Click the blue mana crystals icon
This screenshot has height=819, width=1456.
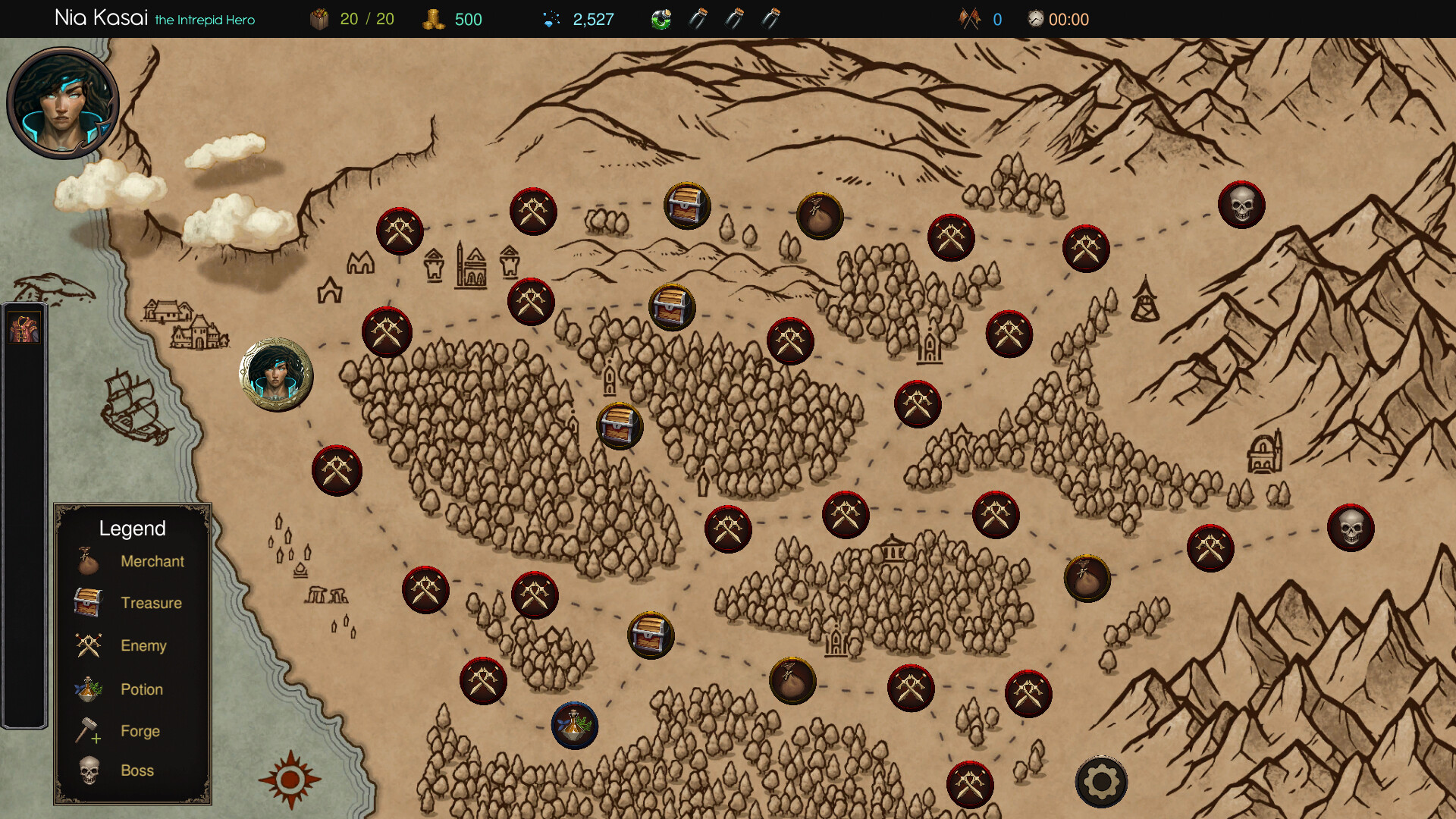pyautogui.click(x=551, y=18)
